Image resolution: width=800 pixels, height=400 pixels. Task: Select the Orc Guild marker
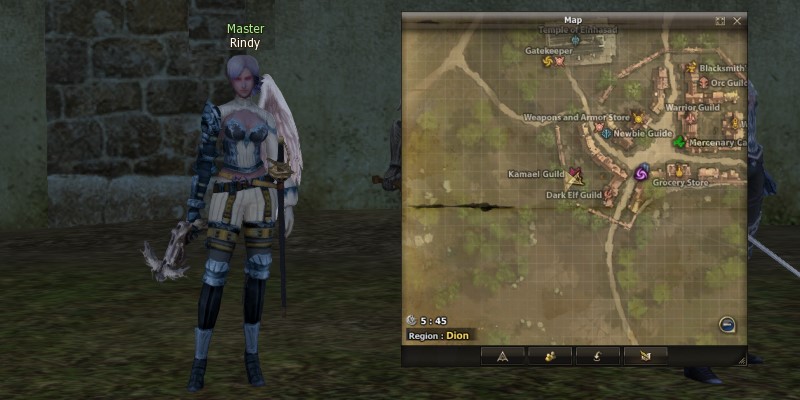[x=703, y=83]
